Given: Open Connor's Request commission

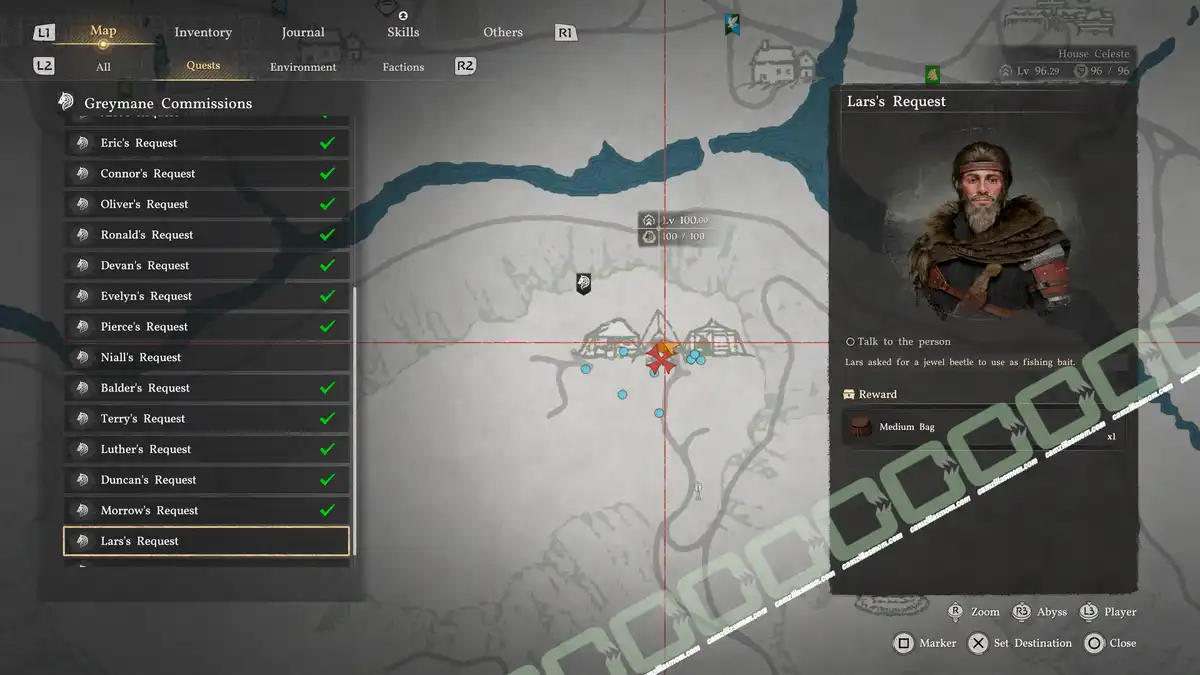Looking at the screenshot, I should tap(207, 174).
